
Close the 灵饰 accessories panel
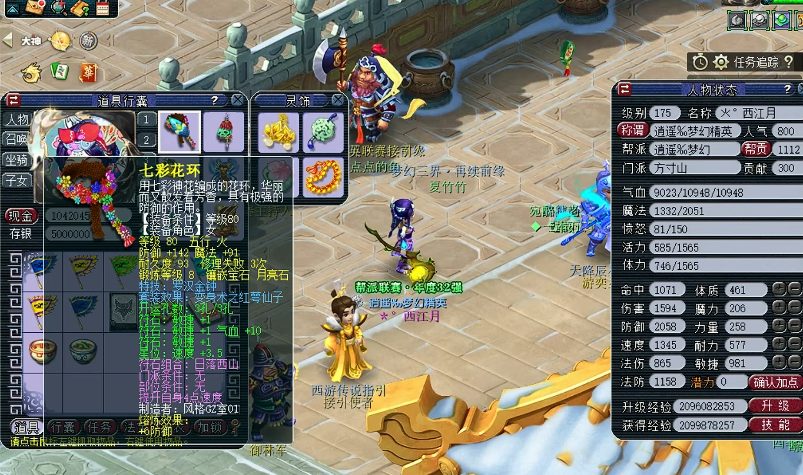[338, 100]
